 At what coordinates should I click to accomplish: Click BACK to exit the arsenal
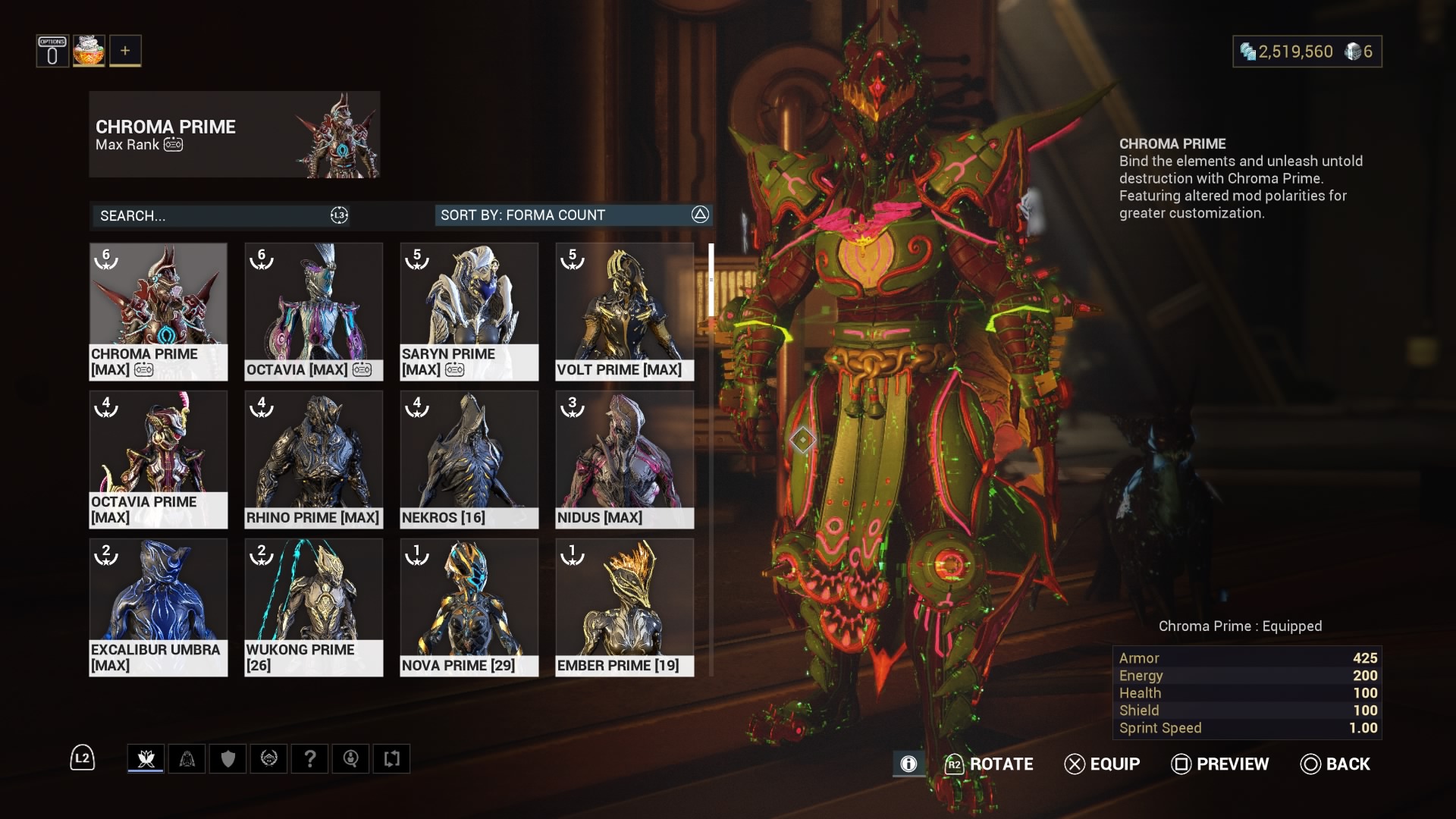(x=1335, y=764)
